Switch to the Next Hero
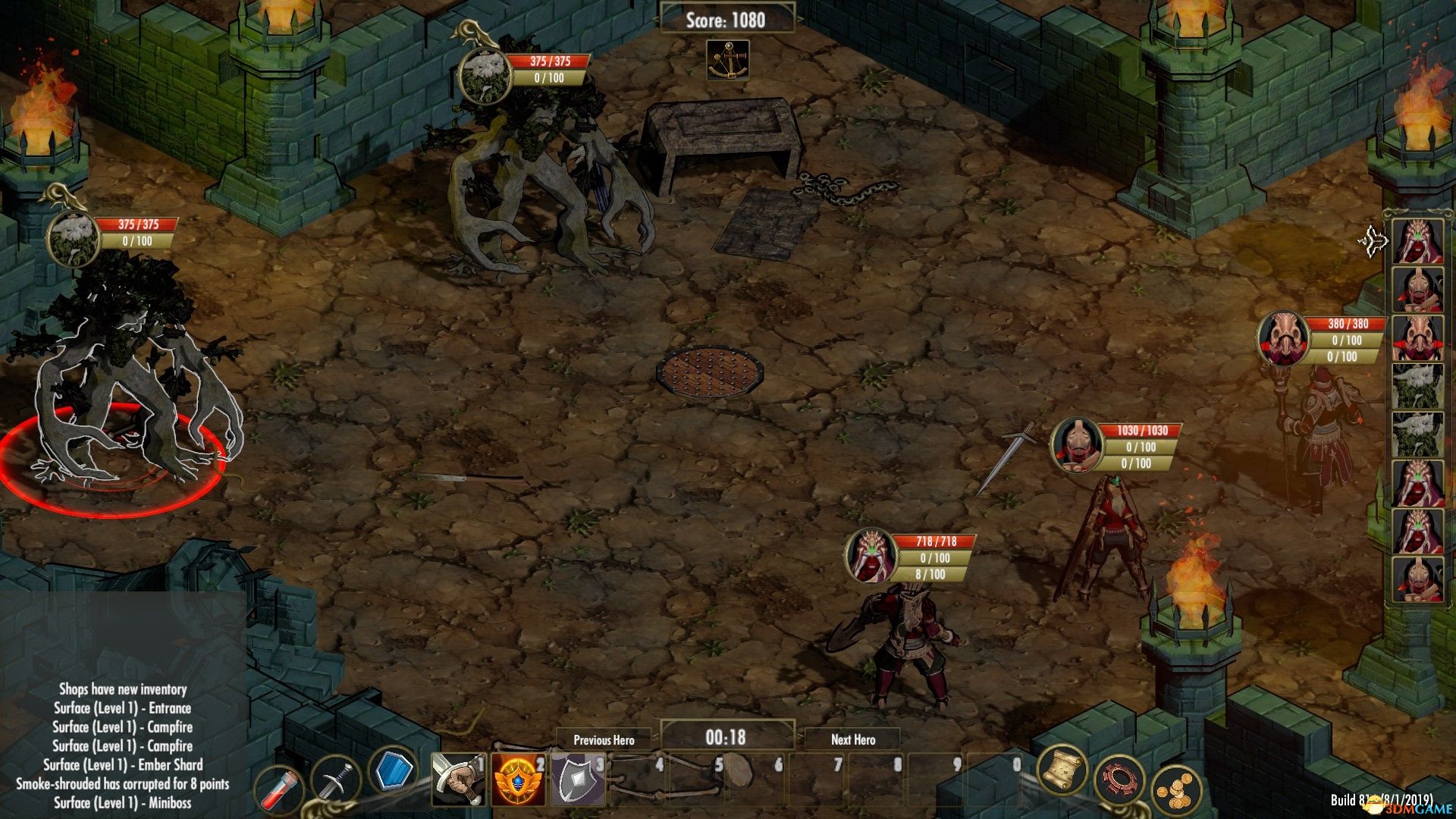This screenshot has height=819, width=1456. coord(852,739)
